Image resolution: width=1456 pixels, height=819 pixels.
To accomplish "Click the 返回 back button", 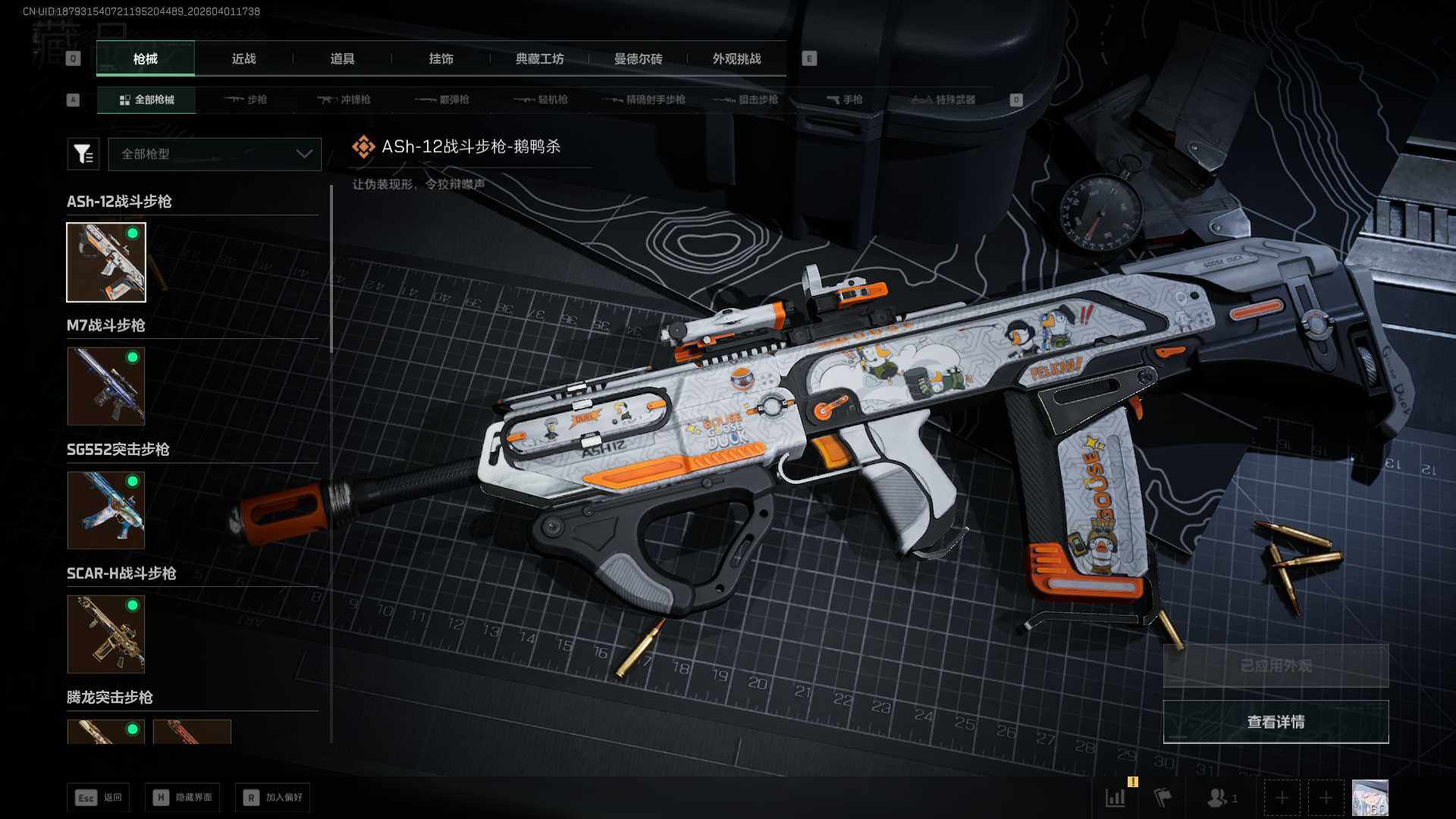I will click(x=99, y=797).
